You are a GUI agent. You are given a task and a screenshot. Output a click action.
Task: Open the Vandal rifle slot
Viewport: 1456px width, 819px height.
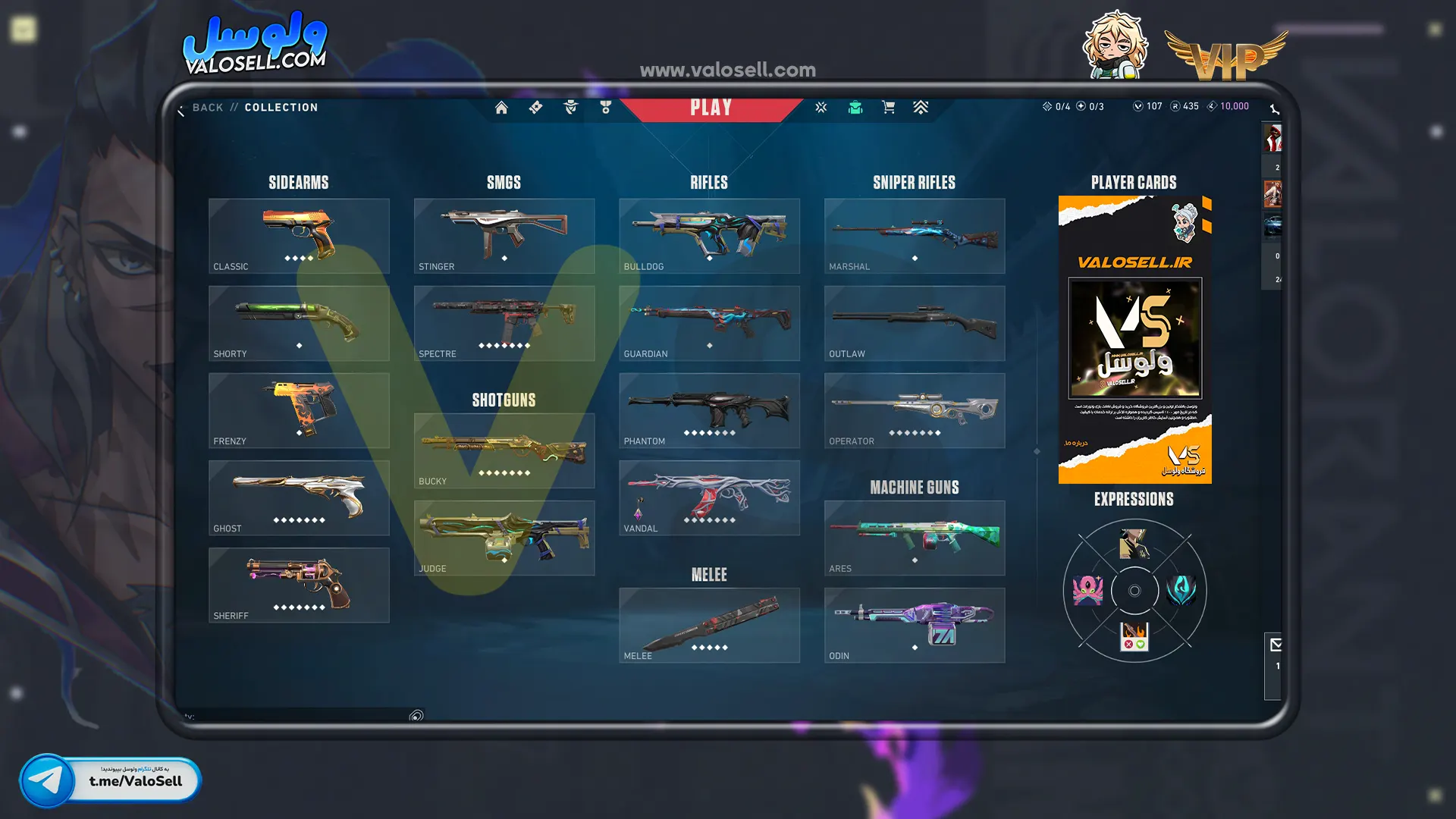pyautogui.click(x=709, y=497)
